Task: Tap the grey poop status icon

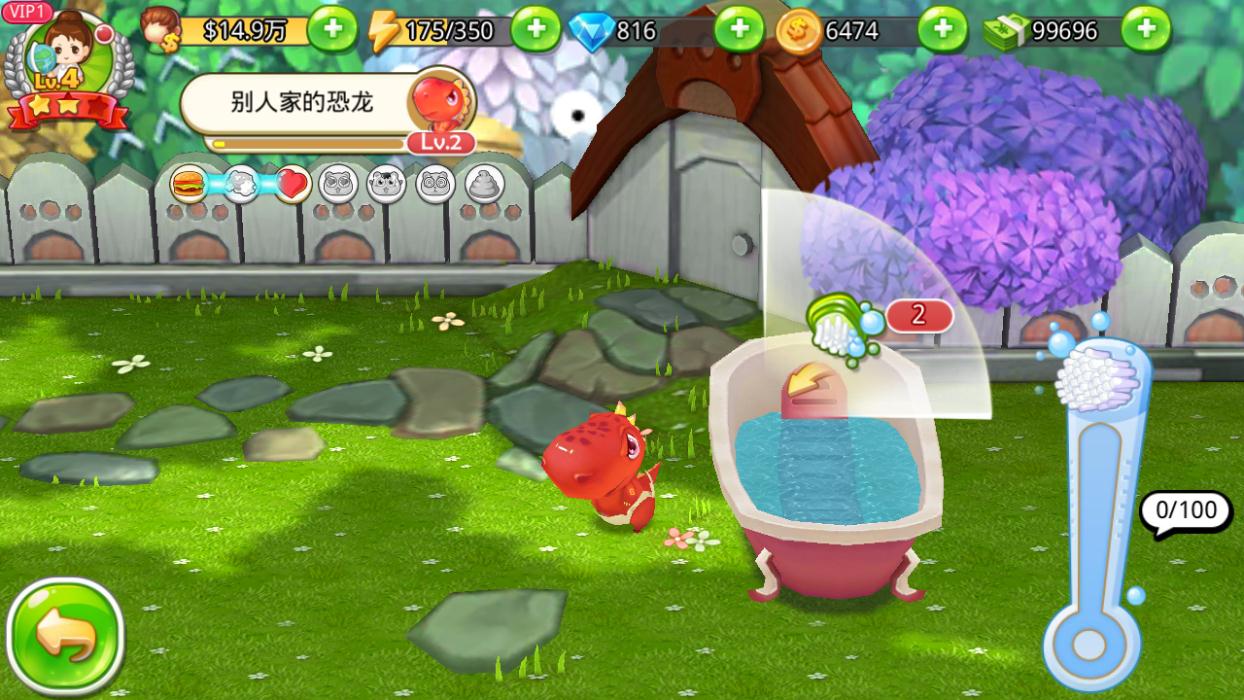Action: pyautogui.click(x=485, y=184)
